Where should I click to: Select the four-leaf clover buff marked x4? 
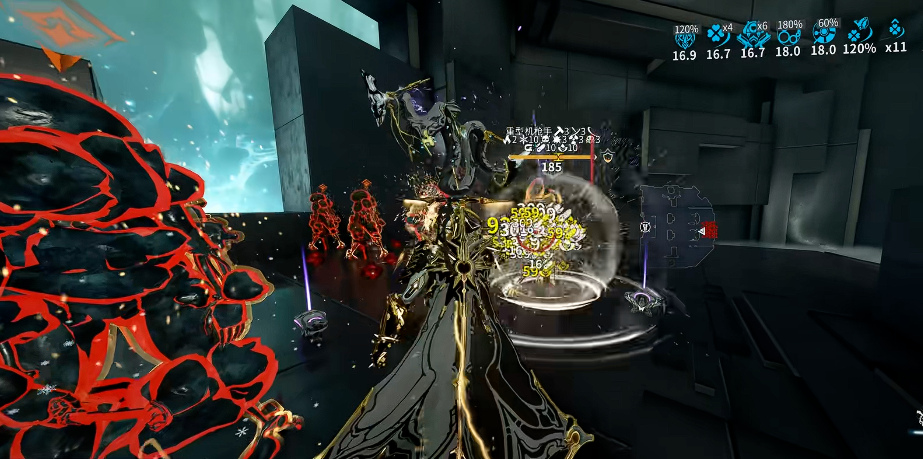[718, 35]
